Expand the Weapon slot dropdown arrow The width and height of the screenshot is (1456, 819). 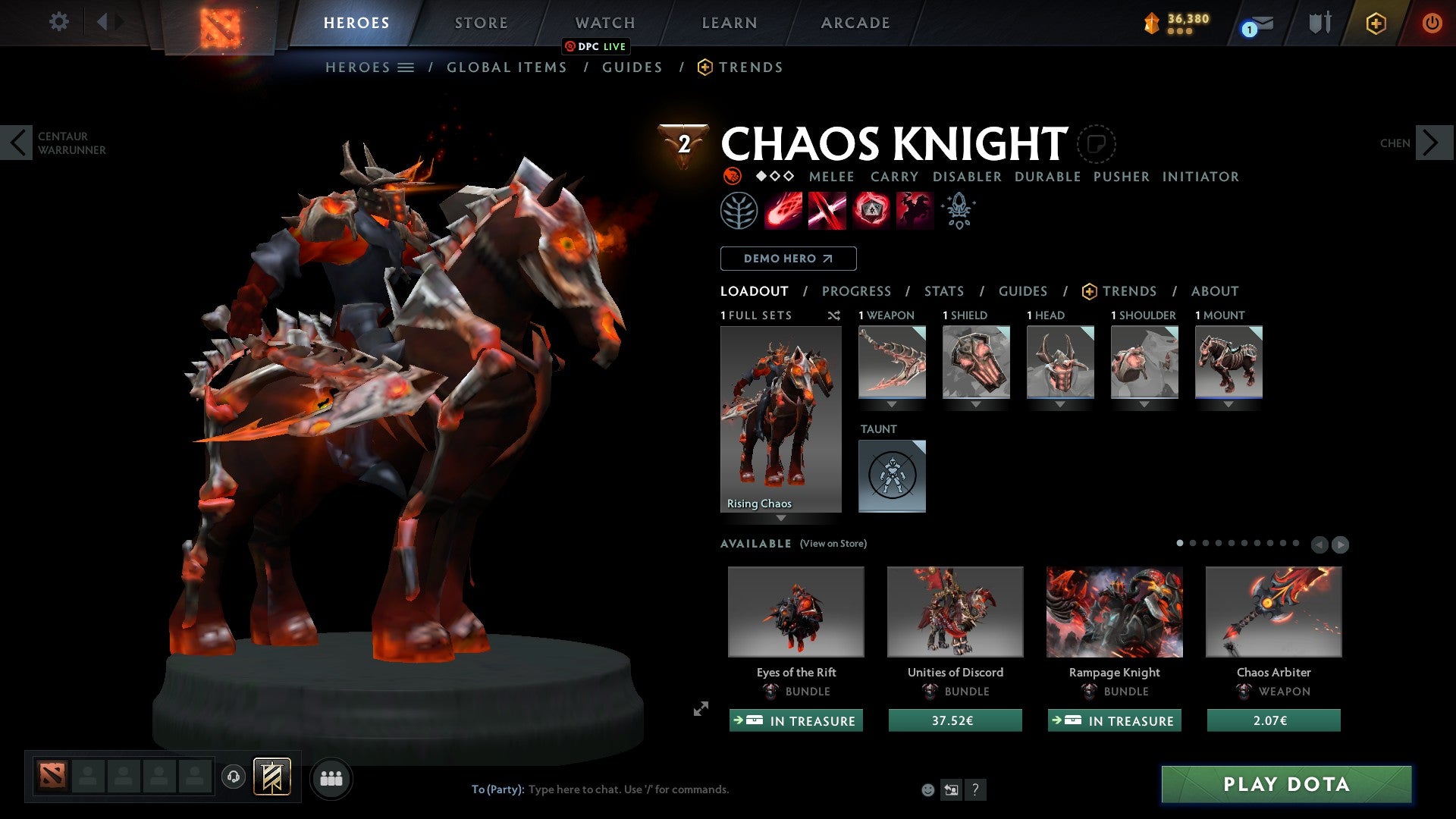[892, 404]
